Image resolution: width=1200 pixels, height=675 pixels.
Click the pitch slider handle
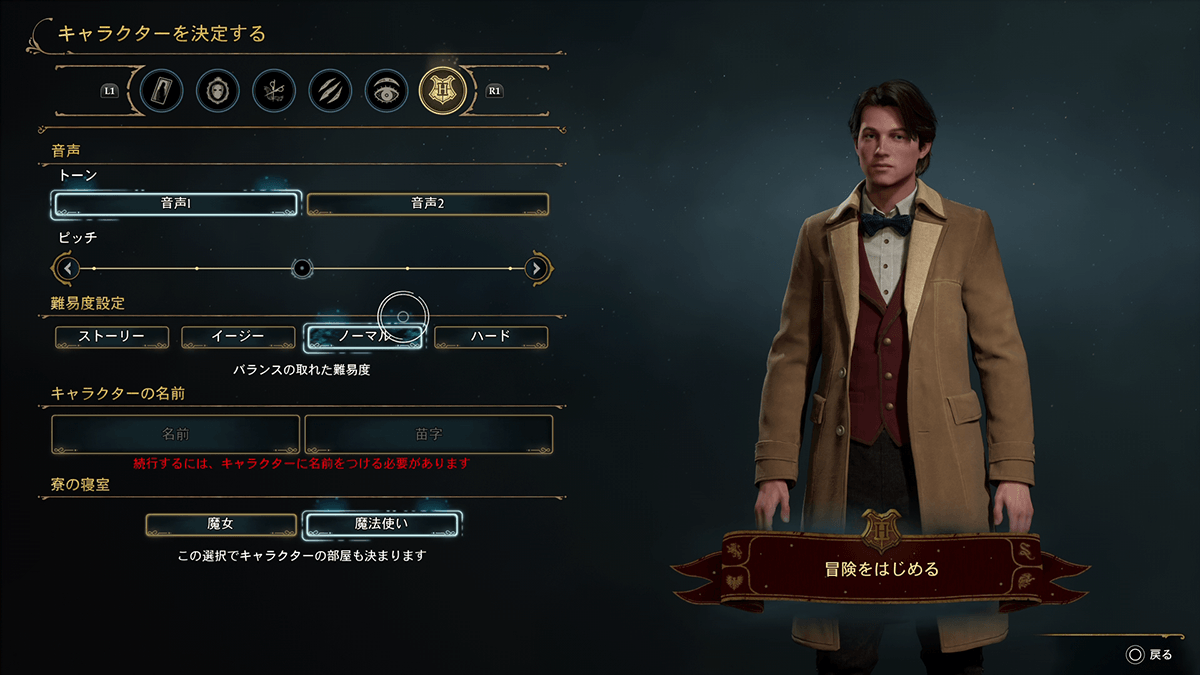[302, 268]
